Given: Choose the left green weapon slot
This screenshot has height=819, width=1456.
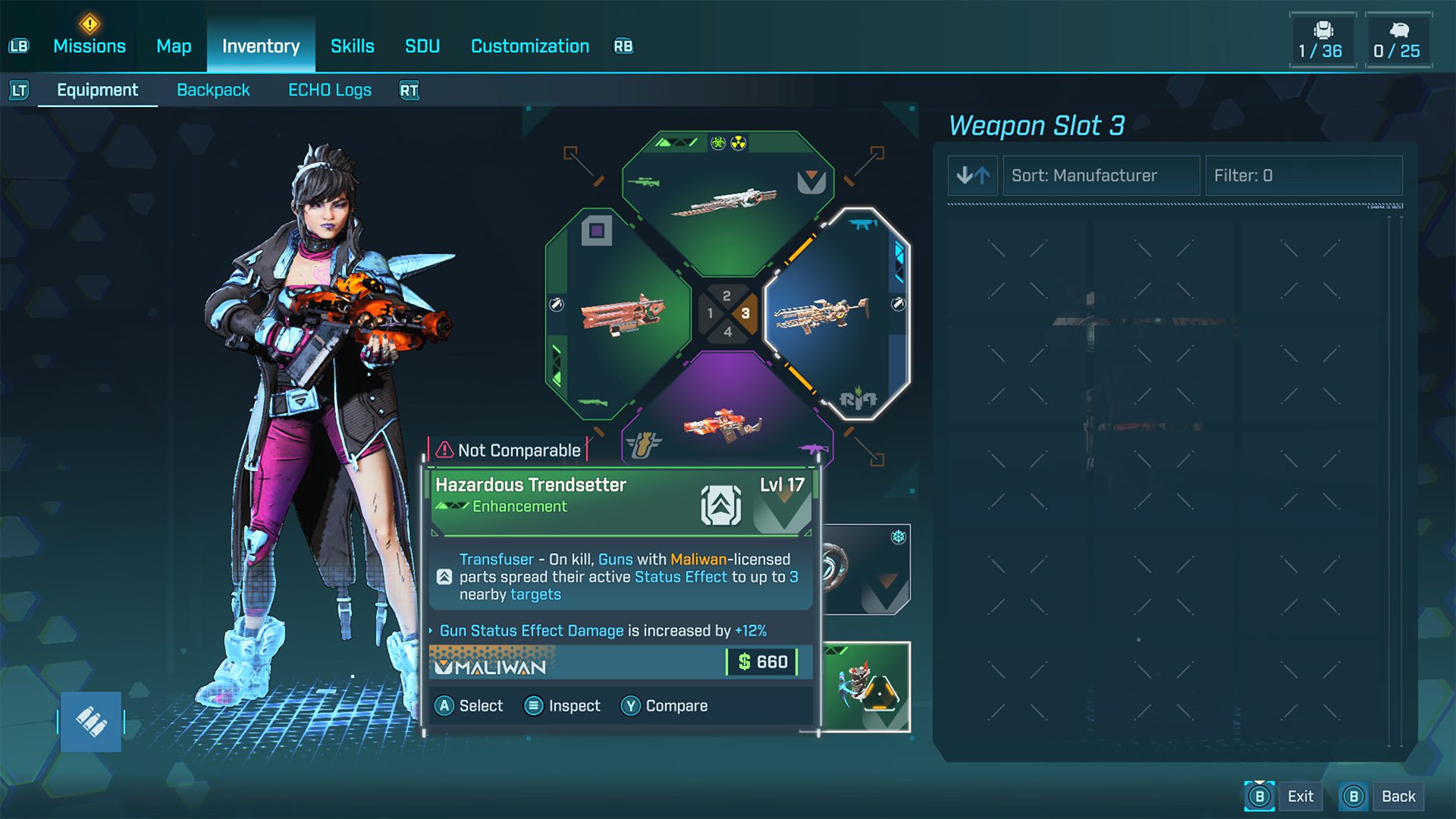Looking at the screenshot, I should point(618,313).
